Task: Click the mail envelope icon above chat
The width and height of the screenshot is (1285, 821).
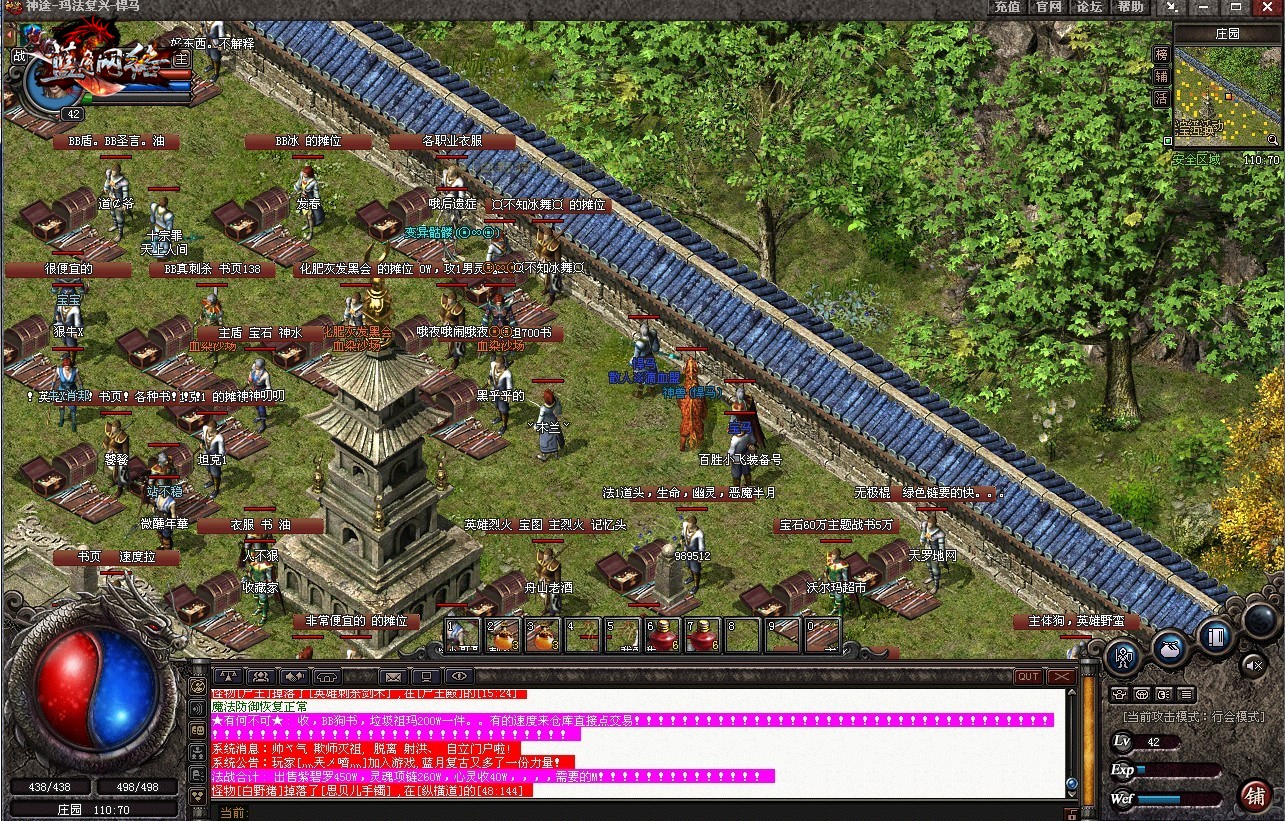Action: click(x=392, y=677)
